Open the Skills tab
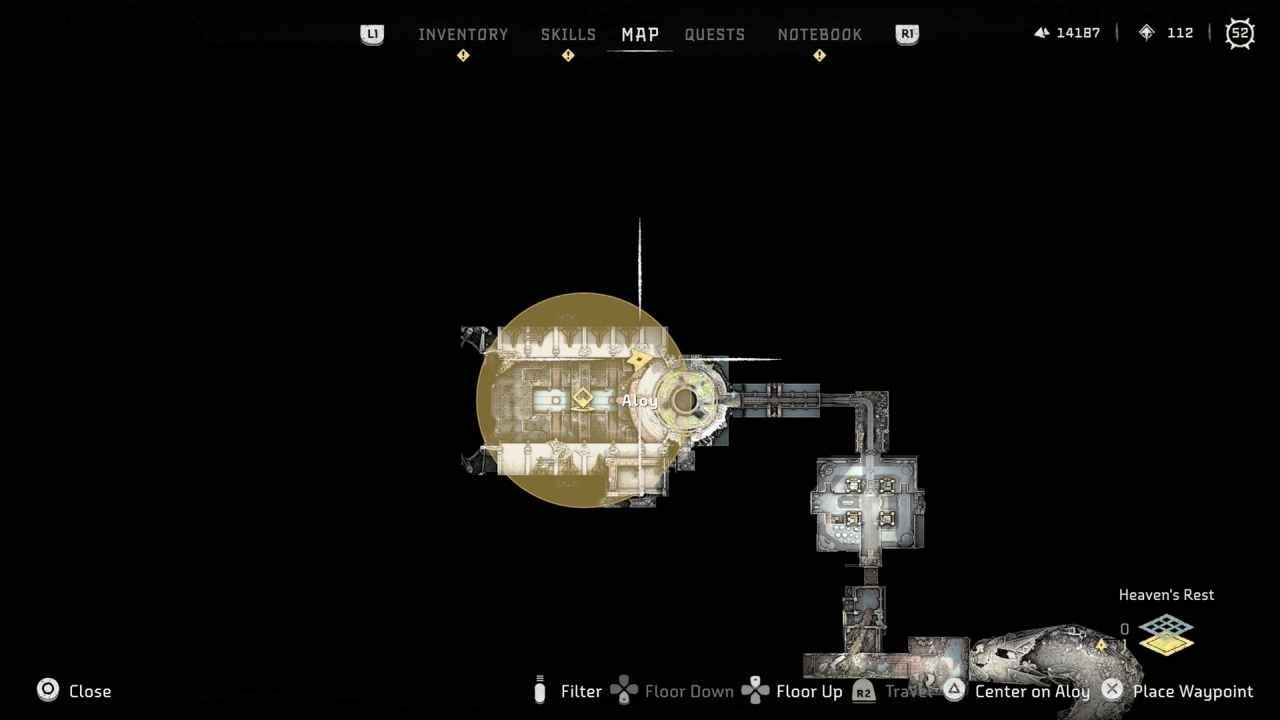The image size is (1280, 720). point(568,34)
